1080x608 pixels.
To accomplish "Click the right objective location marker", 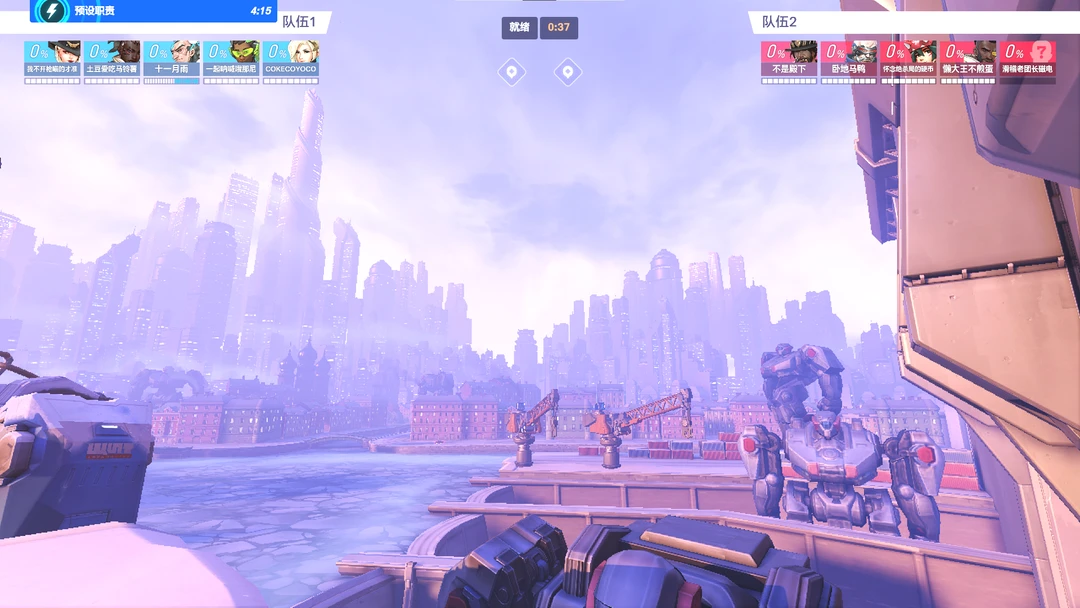I will (x=568, y=71).
